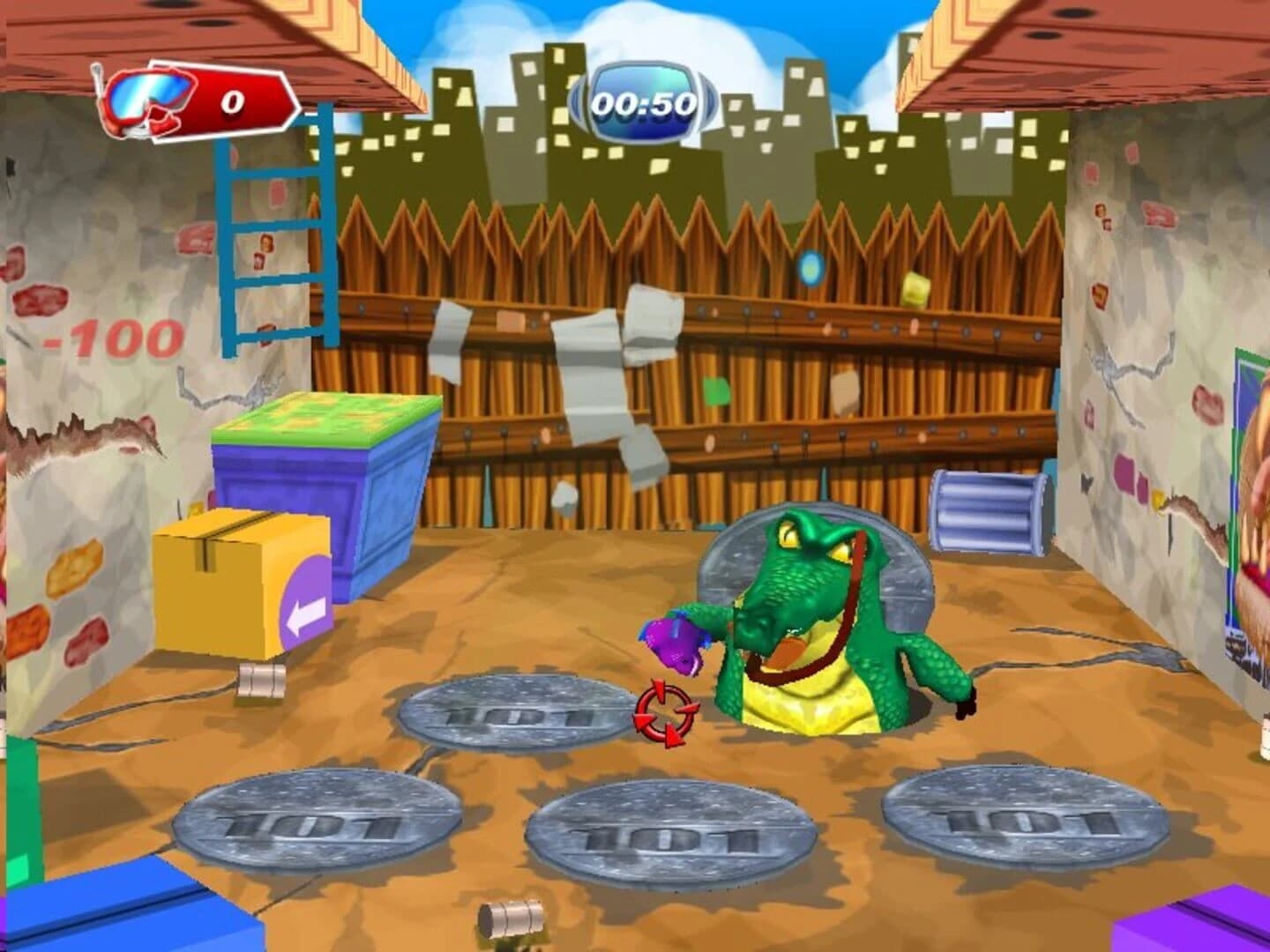Select the score value showing 0

(231, 101)
